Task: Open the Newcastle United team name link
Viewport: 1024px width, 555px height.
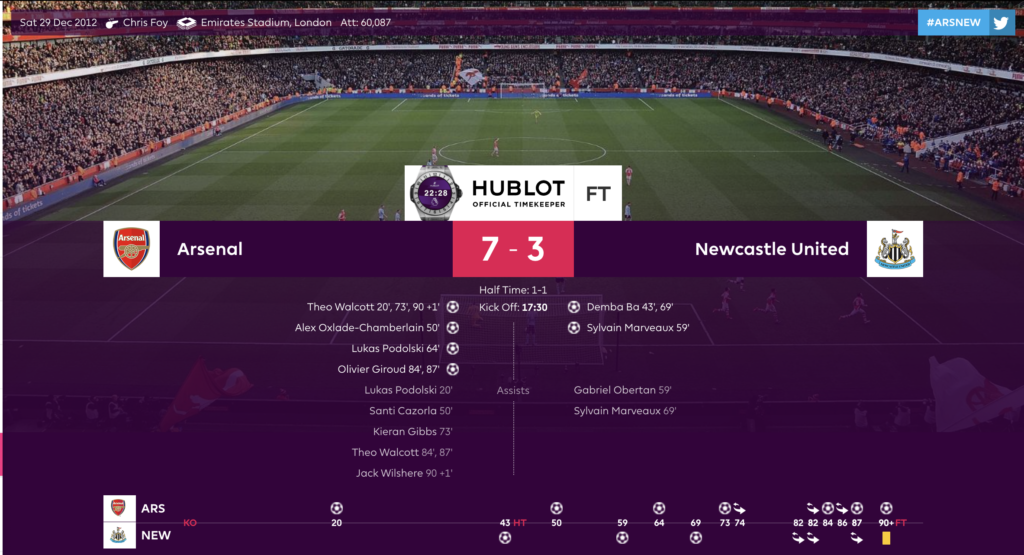Action: point(771,249)
